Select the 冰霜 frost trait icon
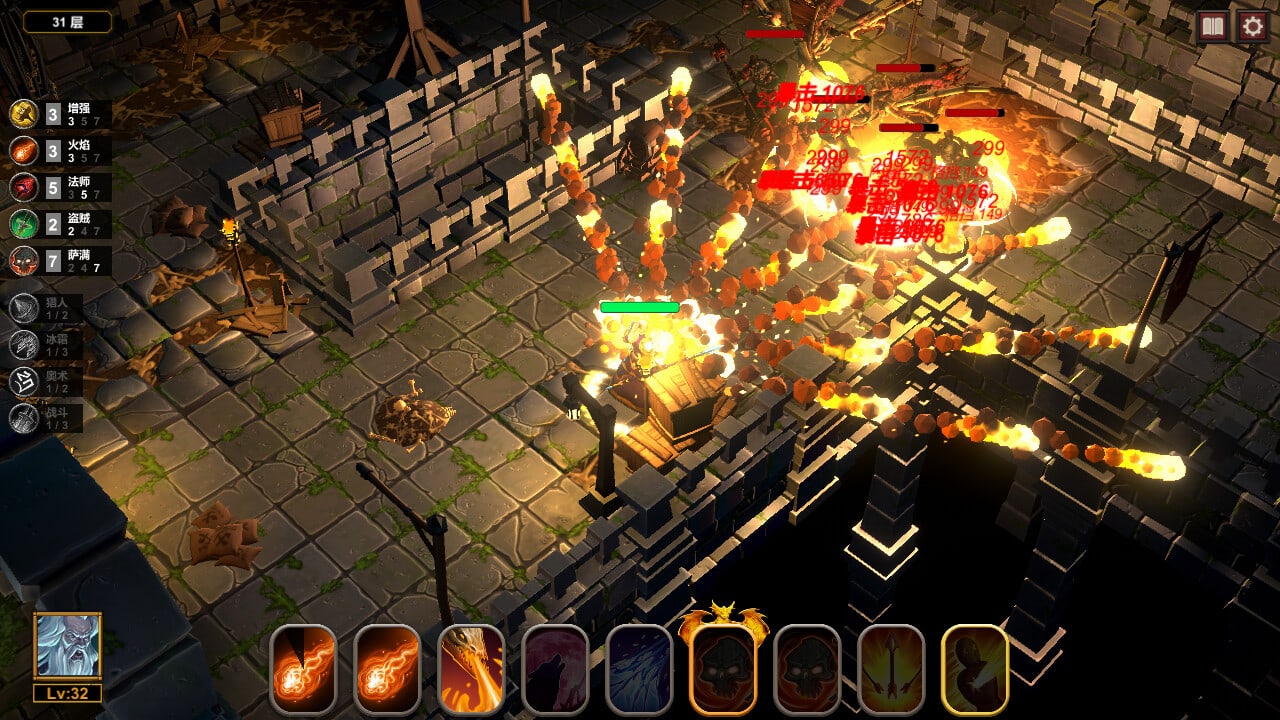 coord(24,345)
